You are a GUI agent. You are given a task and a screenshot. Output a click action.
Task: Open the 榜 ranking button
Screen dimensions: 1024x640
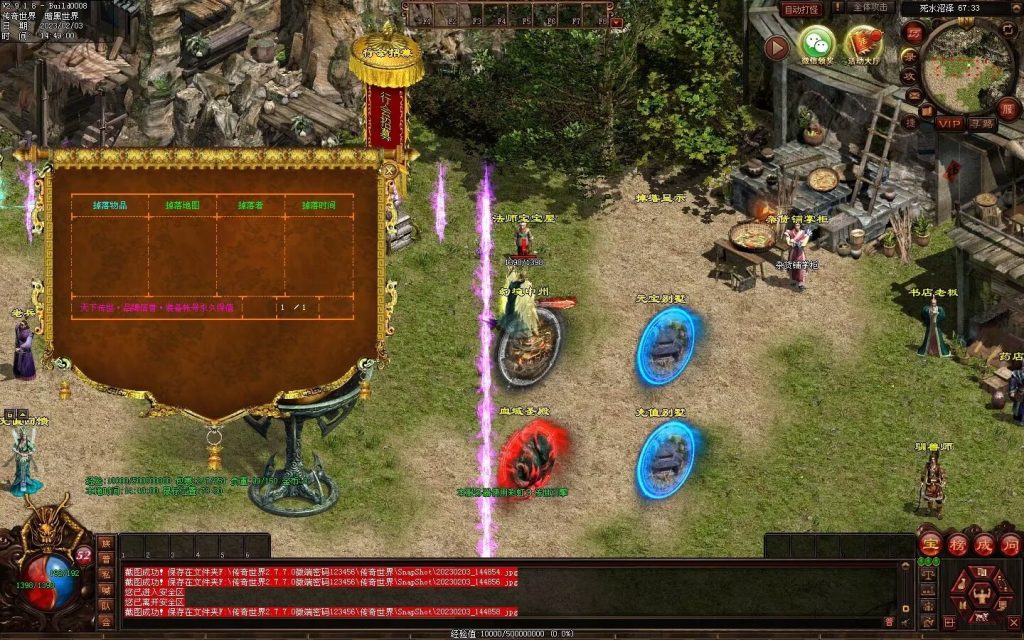tap(957, 545)
